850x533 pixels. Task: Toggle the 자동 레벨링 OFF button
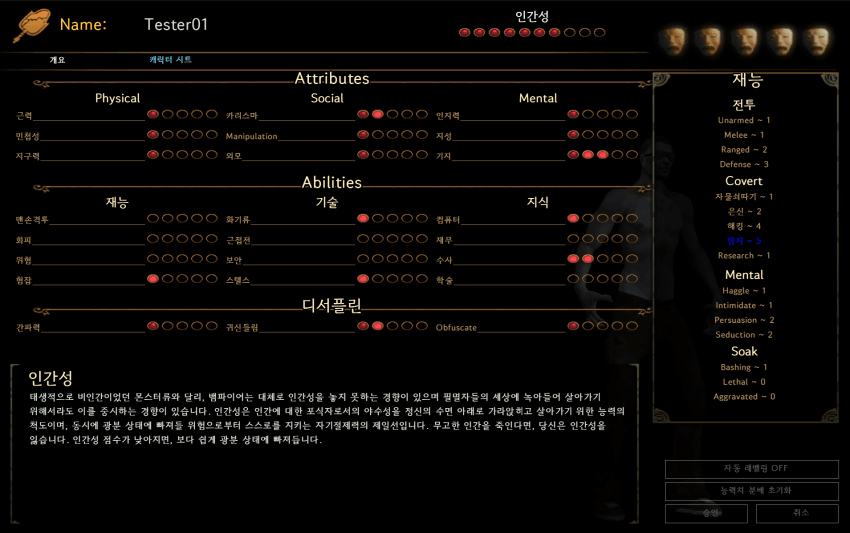tap(751, 469)
